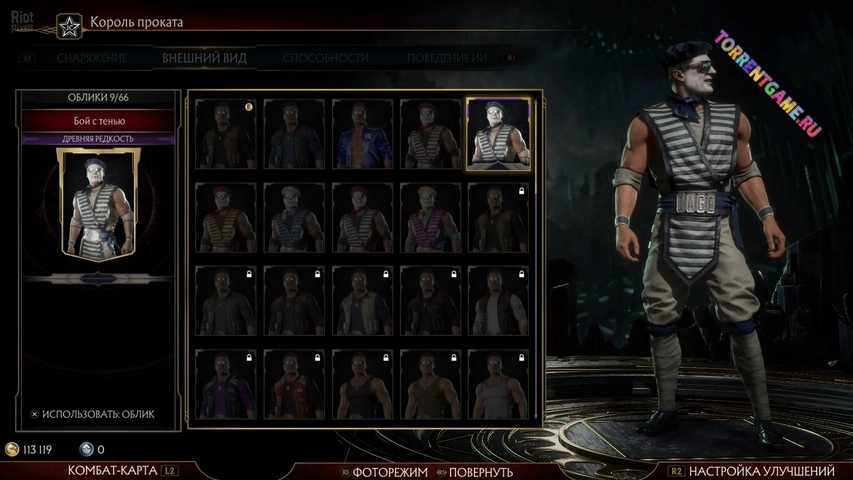The image size is (853, 480).
Task: Select the locked purple jacket skin
Action: 227,383
